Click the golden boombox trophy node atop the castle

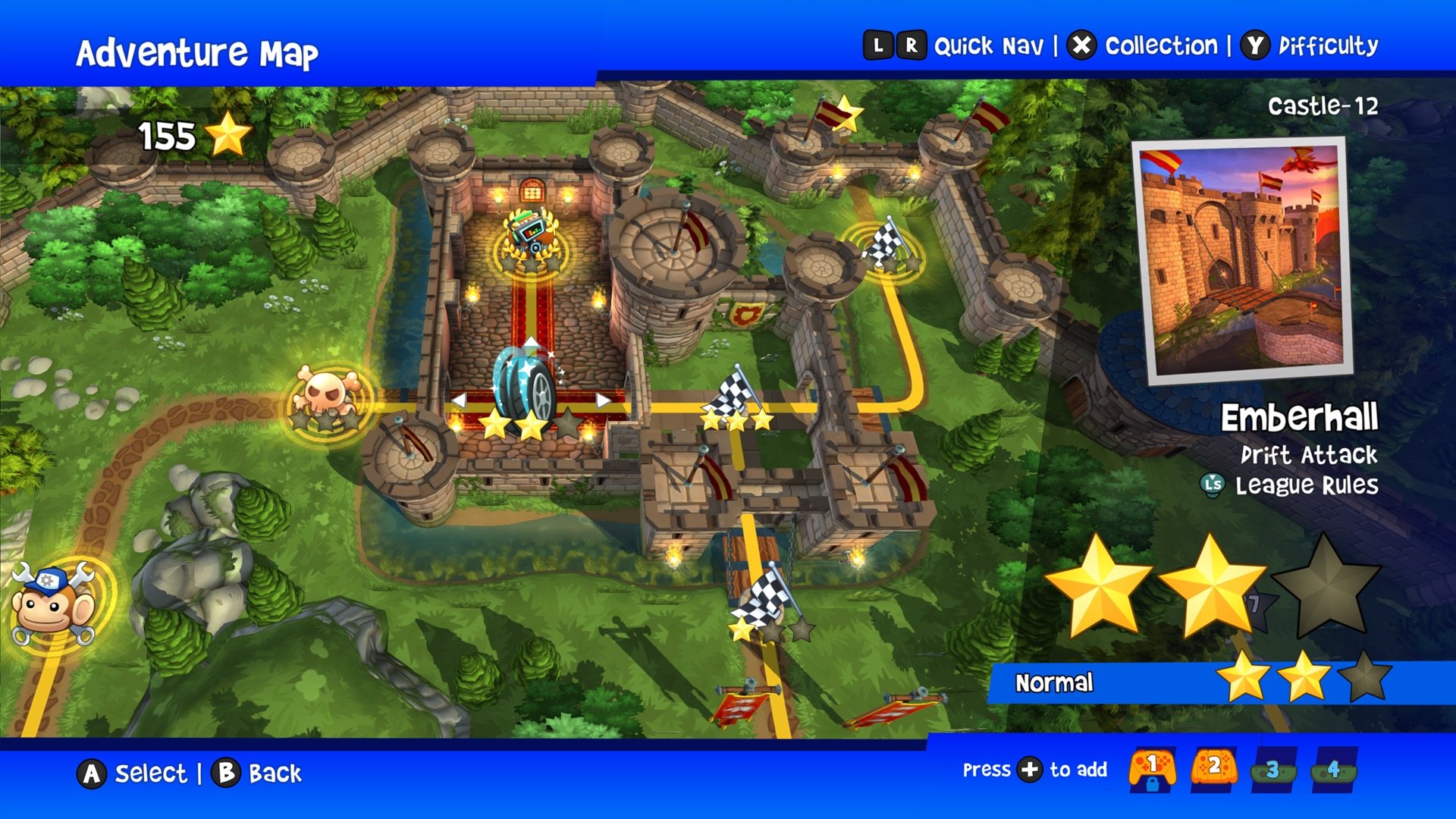[x=531, y=233]
